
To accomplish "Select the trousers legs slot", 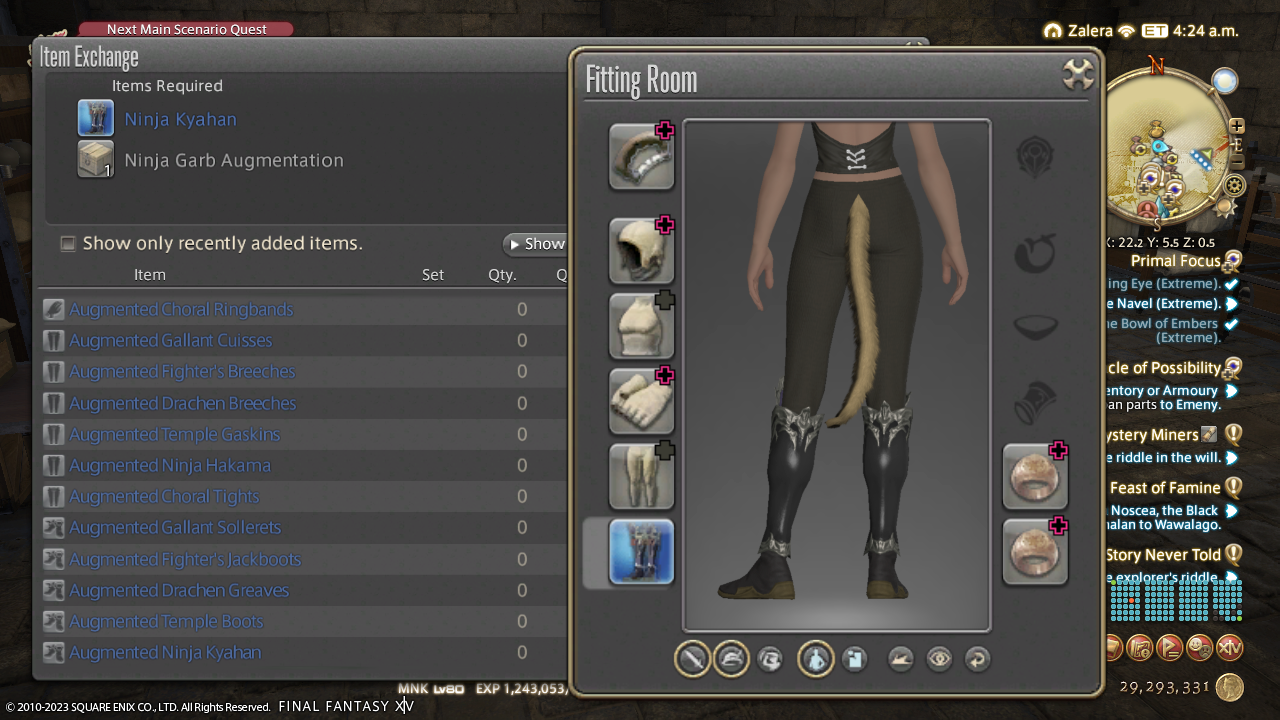I will pyautogui.click(x=641, y=476).
